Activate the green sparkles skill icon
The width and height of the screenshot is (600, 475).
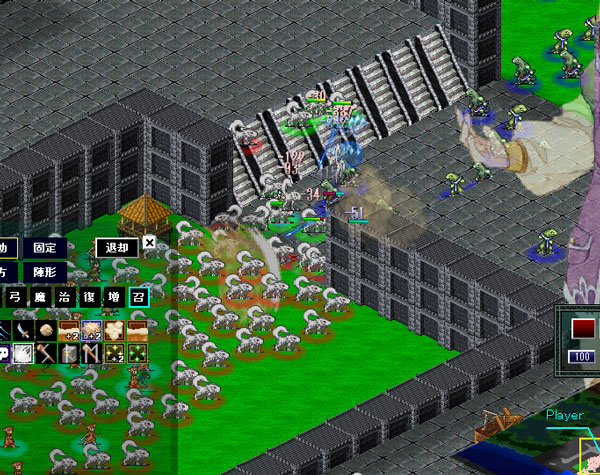[137, 353]
